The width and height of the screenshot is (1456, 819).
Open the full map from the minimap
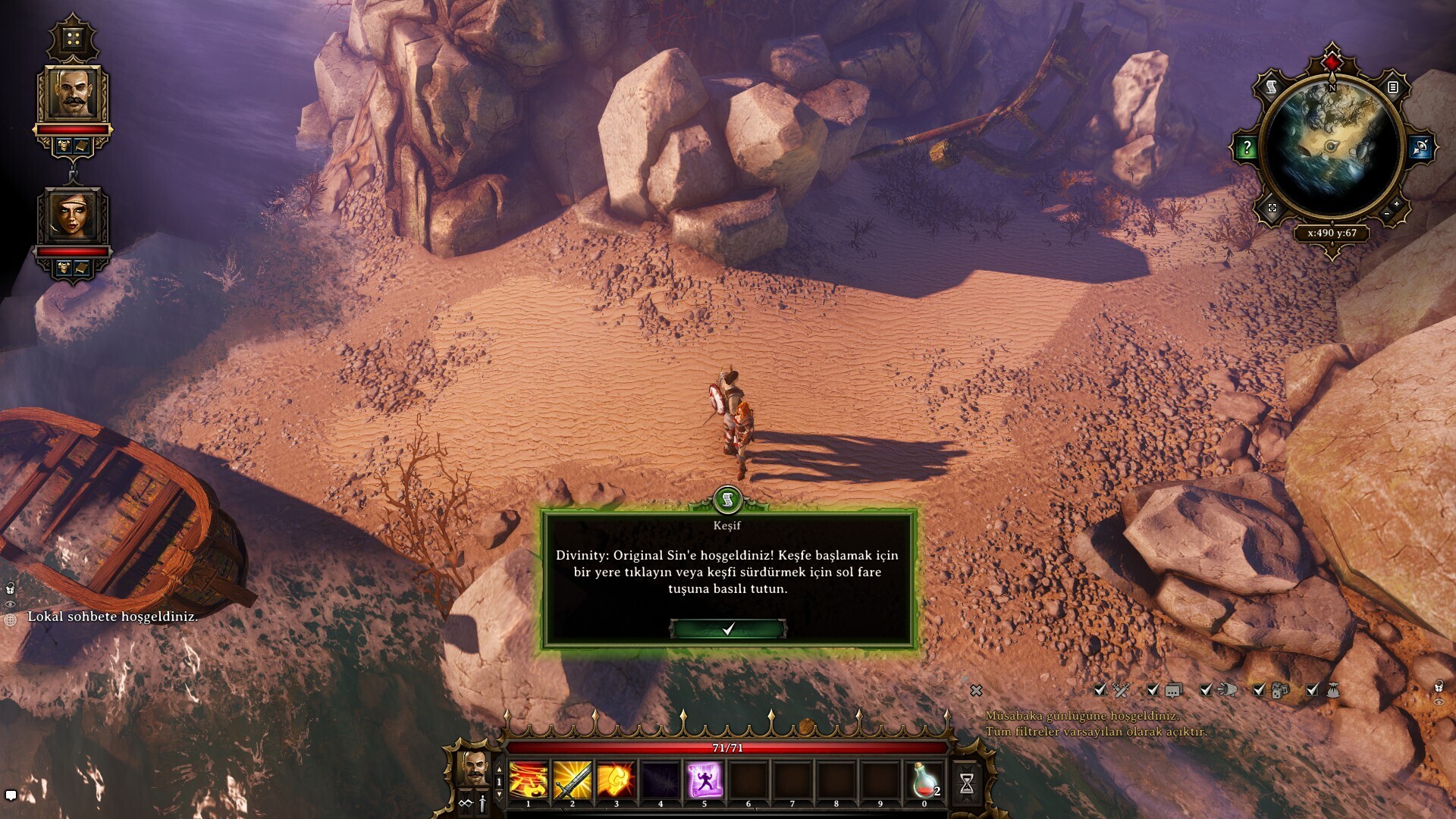1272,208
